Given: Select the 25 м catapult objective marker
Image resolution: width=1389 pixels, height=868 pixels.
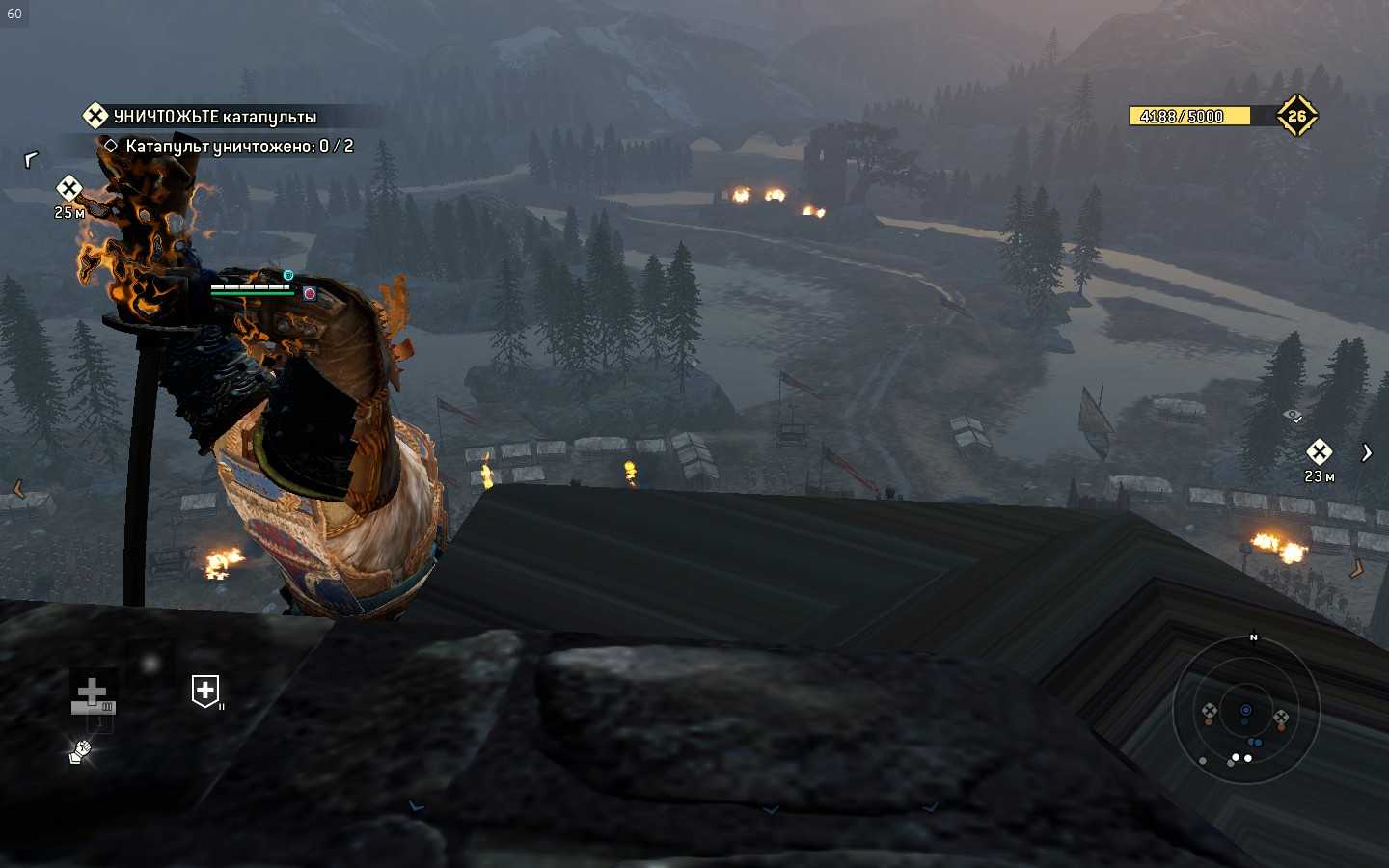Looking at the screenshot, I should [x=68, y=188].
